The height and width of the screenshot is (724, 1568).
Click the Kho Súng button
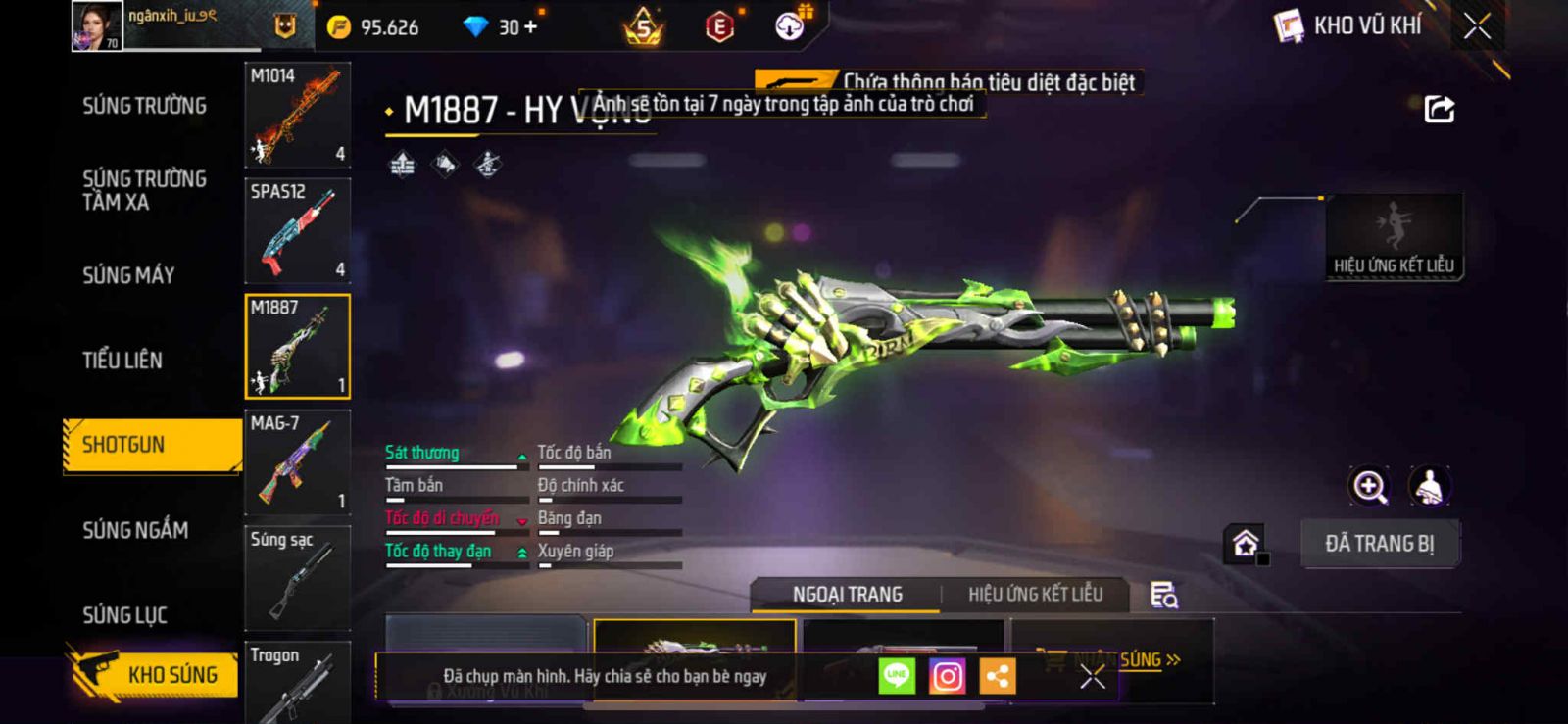coord(155,674)
